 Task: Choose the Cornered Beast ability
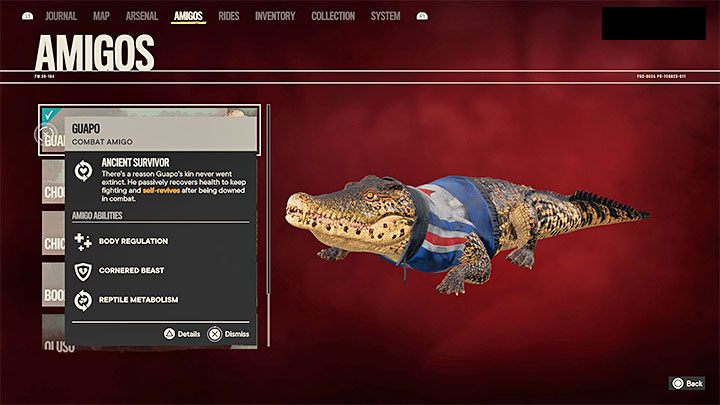coord(133,271)
